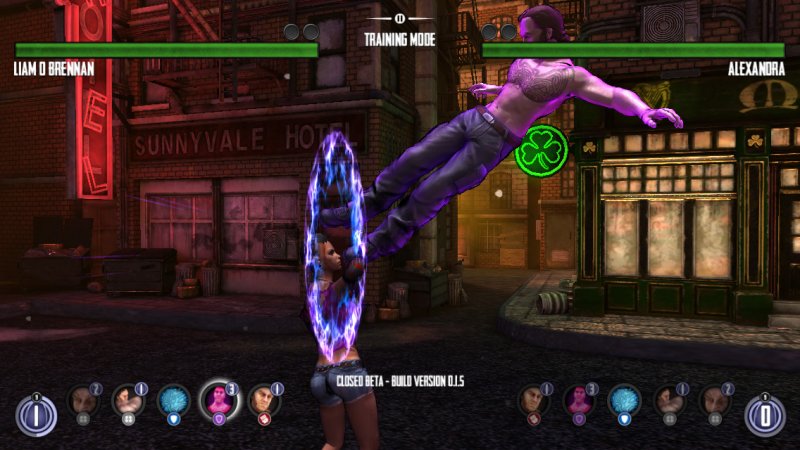The width and height of the screenshot is (800, 450).
Task: Click Alexandra's flexing arm card costing 1
Action: (670, 402)
